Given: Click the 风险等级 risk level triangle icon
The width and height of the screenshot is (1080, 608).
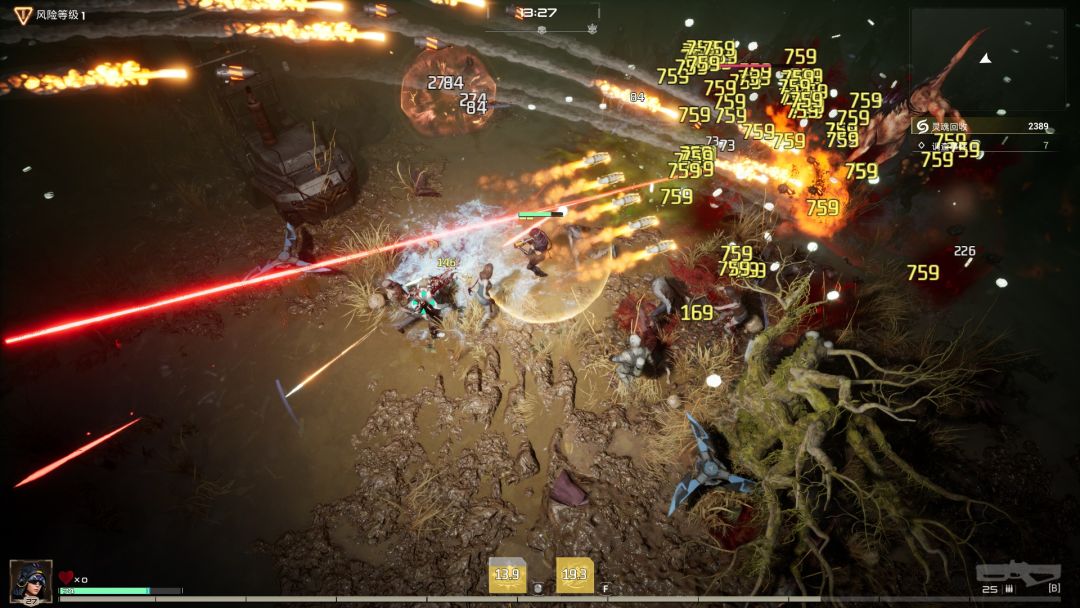Looking at the screenshot, I should pyautogui.click(x=23, y=15).
